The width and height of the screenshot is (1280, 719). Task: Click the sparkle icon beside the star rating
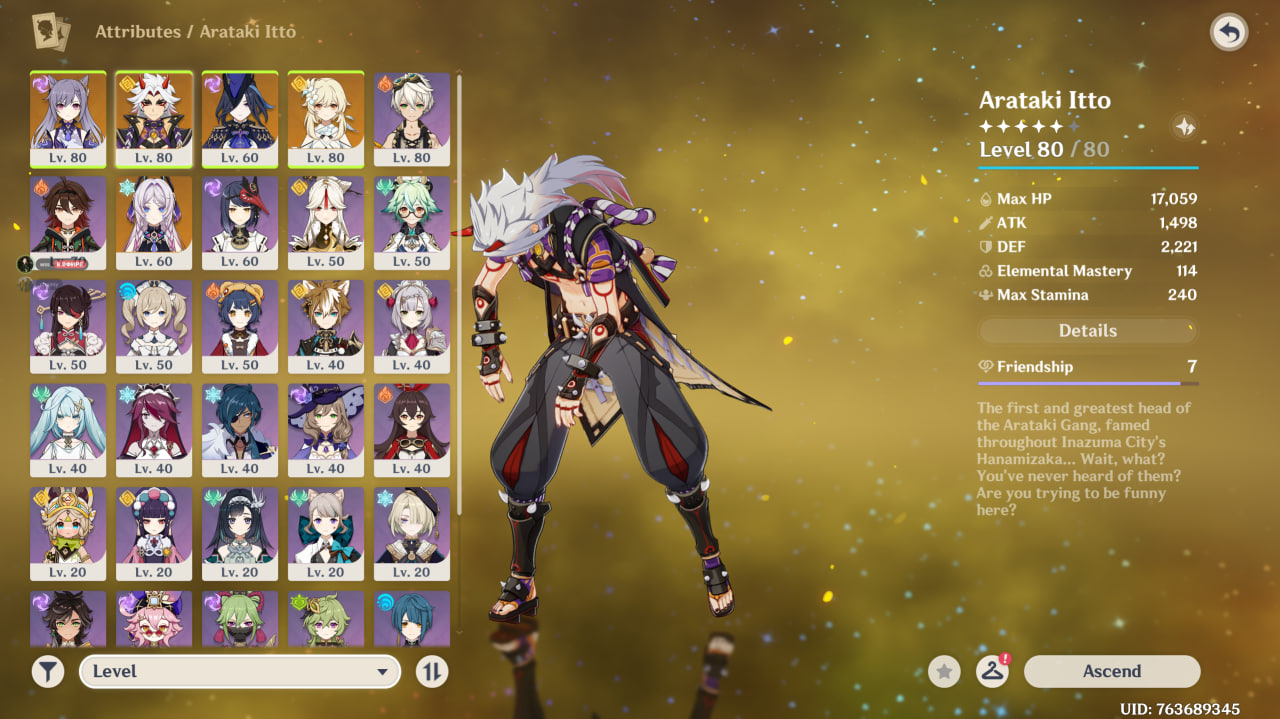(x=1185, y=127)
